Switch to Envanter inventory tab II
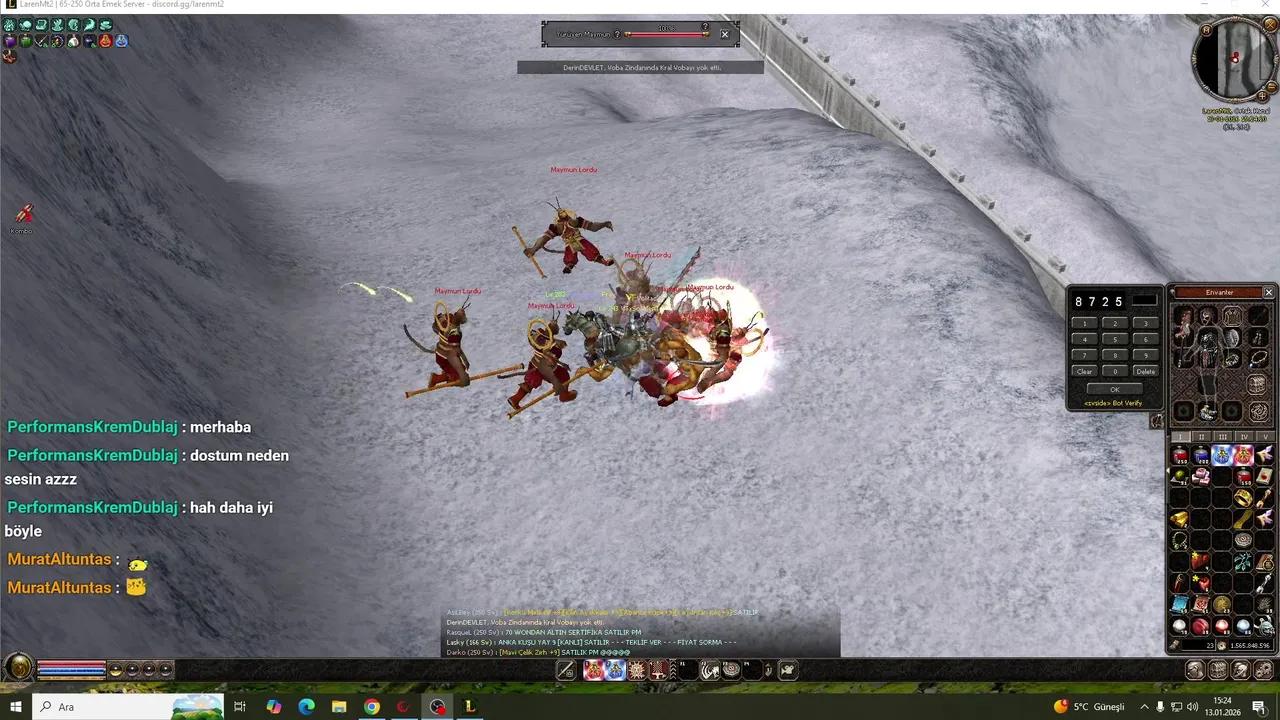 pos(1201,436)
